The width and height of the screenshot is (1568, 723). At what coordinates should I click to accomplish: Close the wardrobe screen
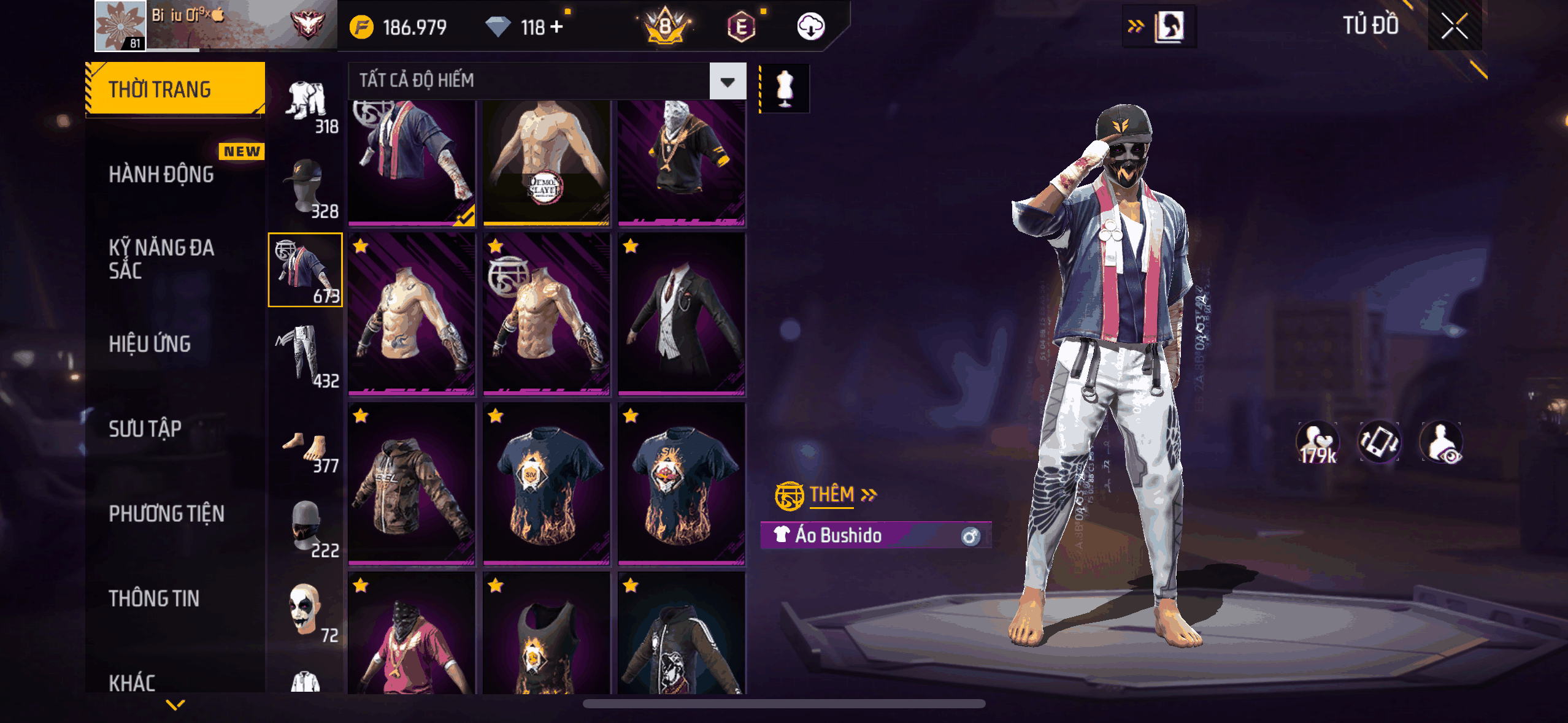coord(1454,26)
